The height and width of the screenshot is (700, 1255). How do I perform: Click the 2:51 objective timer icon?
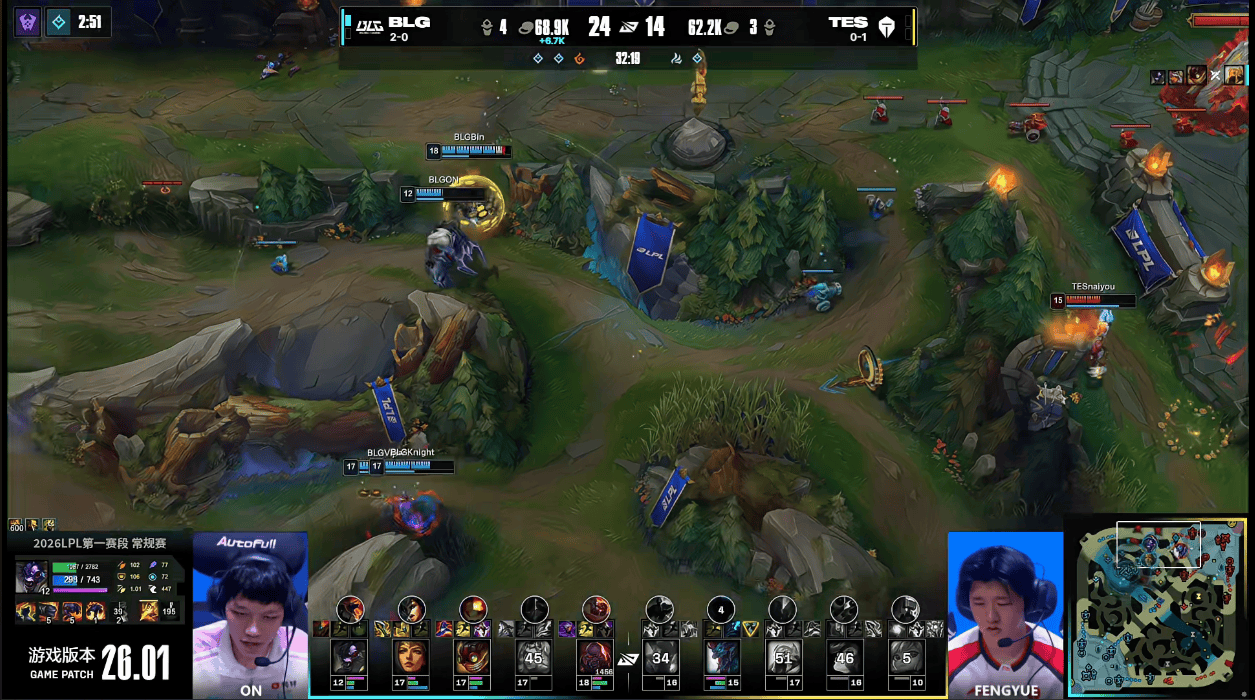click(x=59, y=22)
